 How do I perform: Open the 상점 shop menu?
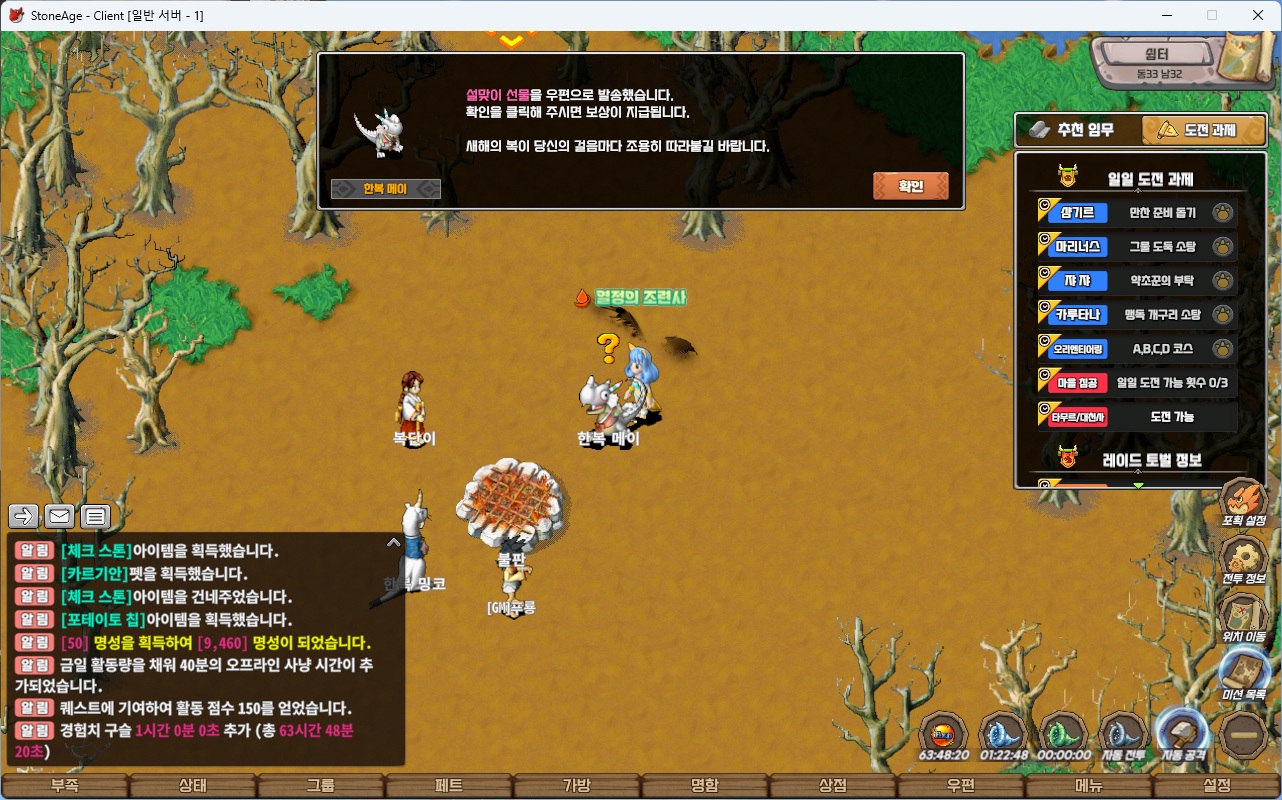[833, 786]
